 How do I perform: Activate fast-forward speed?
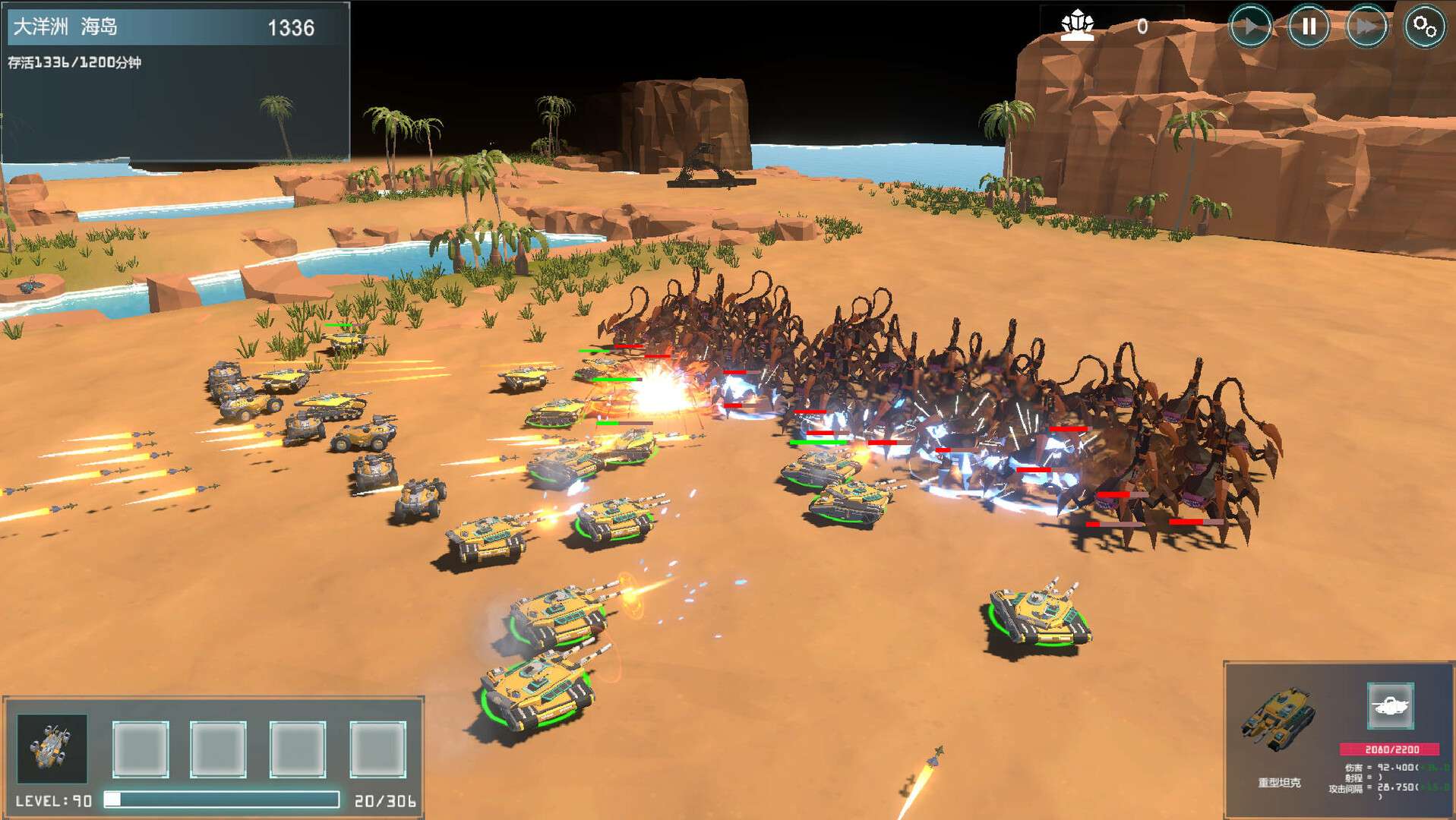click(1366, 27)
